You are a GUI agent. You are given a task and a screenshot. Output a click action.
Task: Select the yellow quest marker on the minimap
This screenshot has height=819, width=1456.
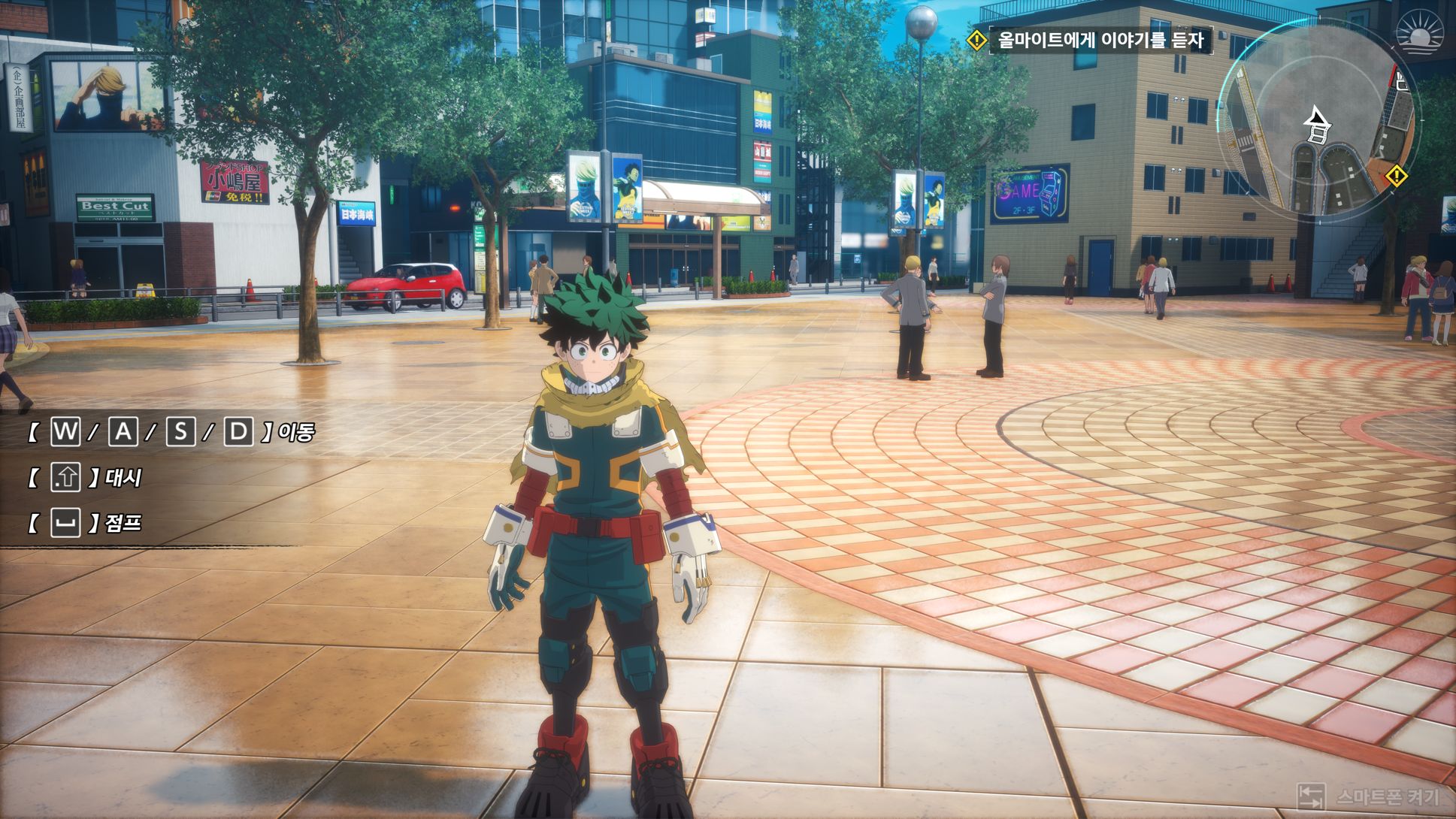tap(1396, 177)
